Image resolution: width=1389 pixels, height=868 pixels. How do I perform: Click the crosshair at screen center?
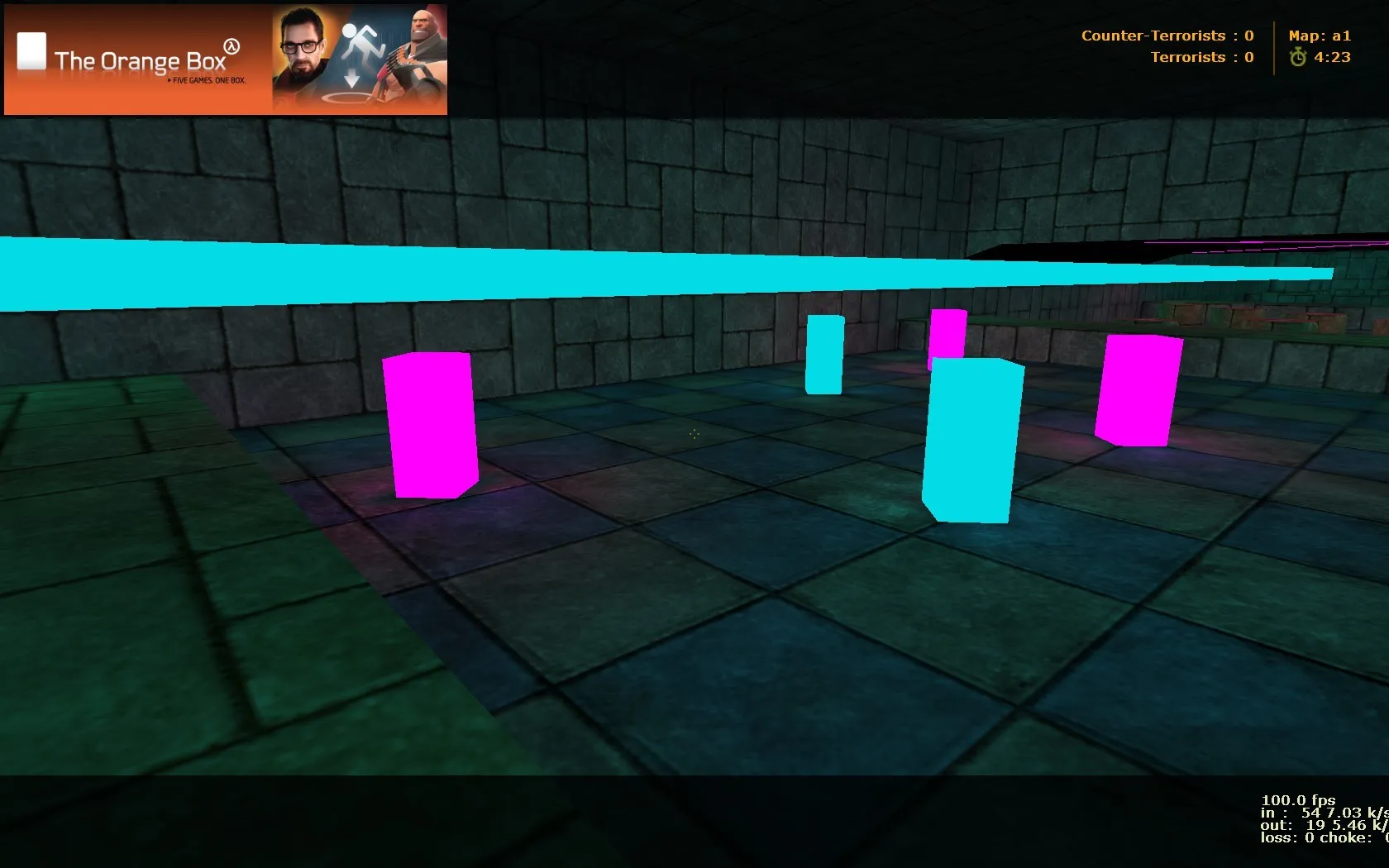click(694, 435)
